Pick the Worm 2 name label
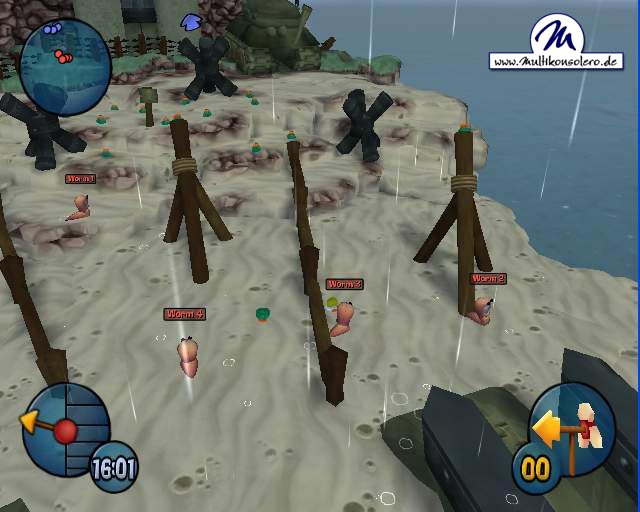This screenshot has width=640, height=512. (488, 279)
